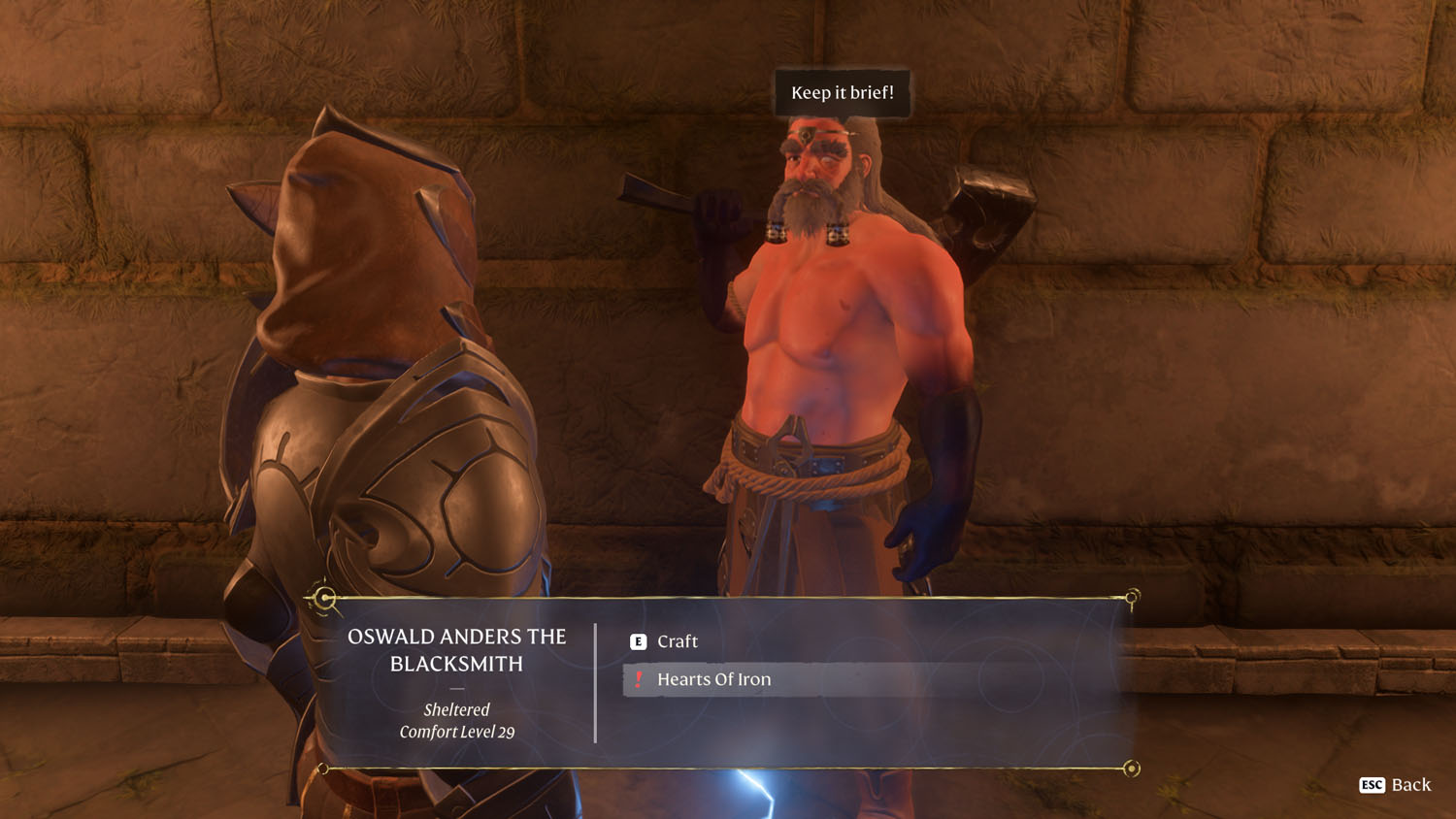Click Back to exit the dialogue
Viewport: 1456px width, 819px height.
click(1397, 785)
